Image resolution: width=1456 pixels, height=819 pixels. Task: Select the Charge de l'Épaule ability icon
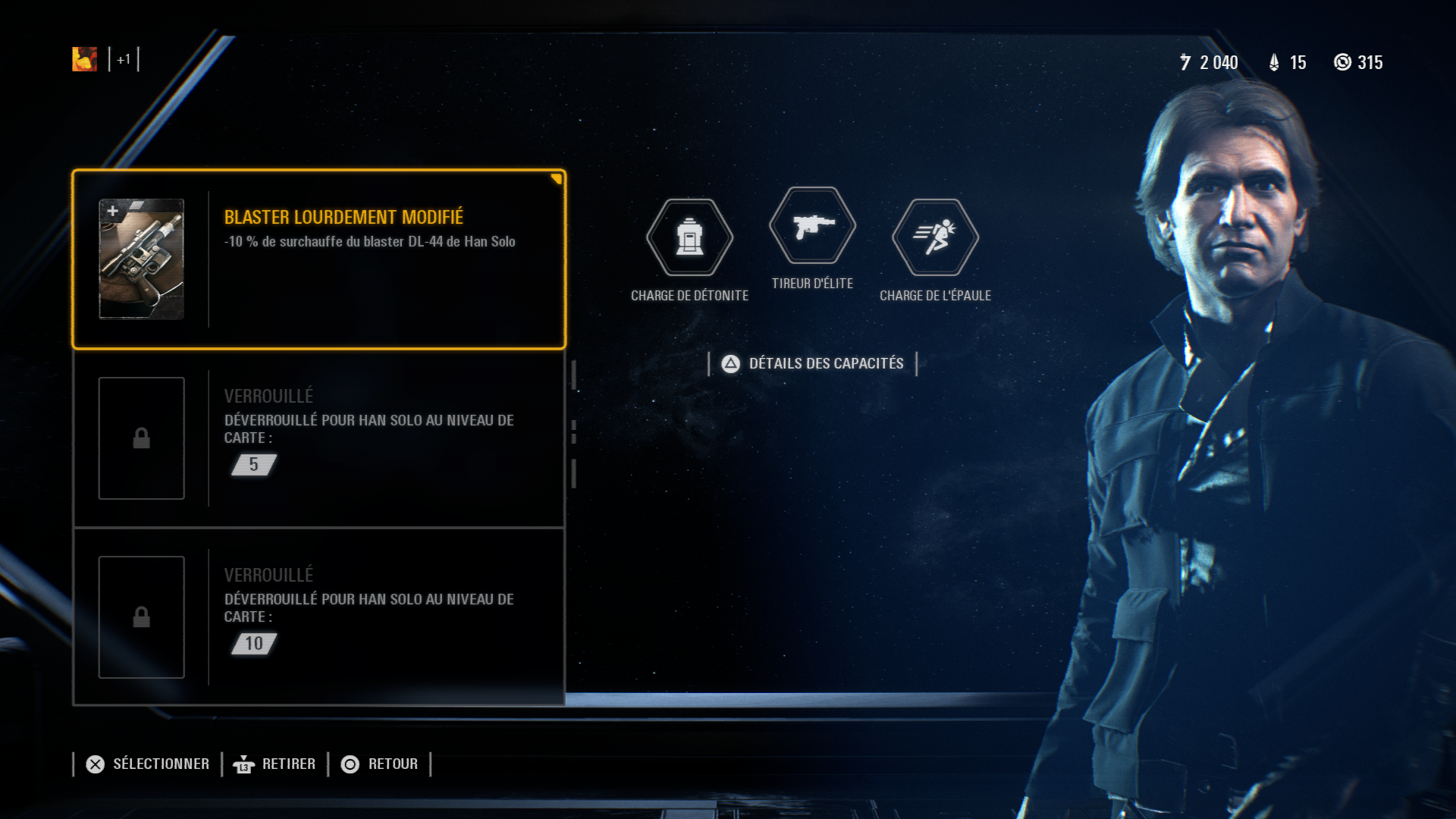tap(935, 237)
